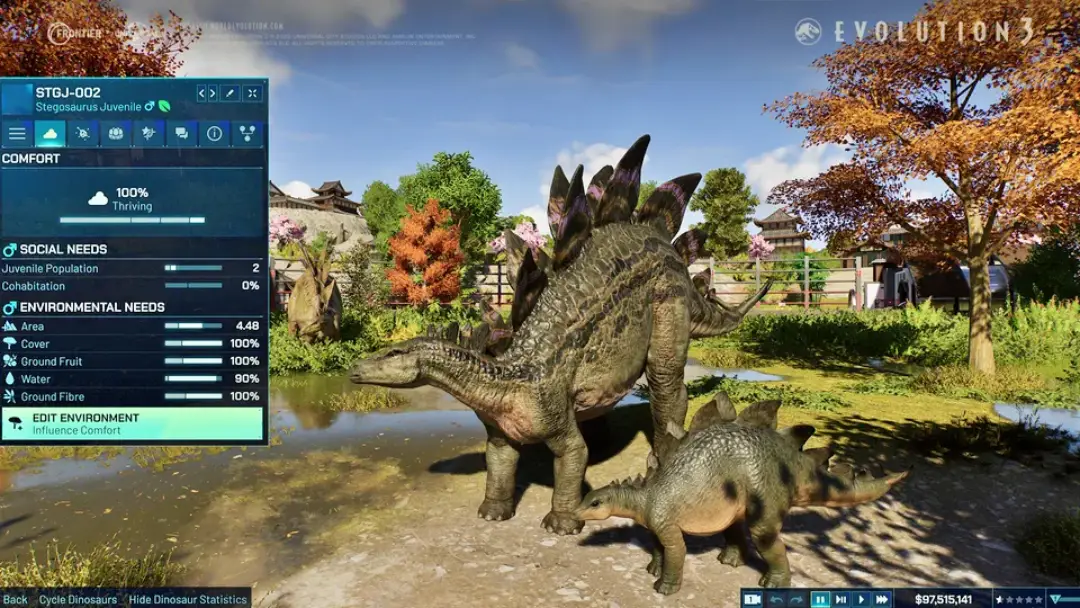Open the speech bubbles tab
This screenshot has width=1080, height=608.
click(x=181, y=133)
